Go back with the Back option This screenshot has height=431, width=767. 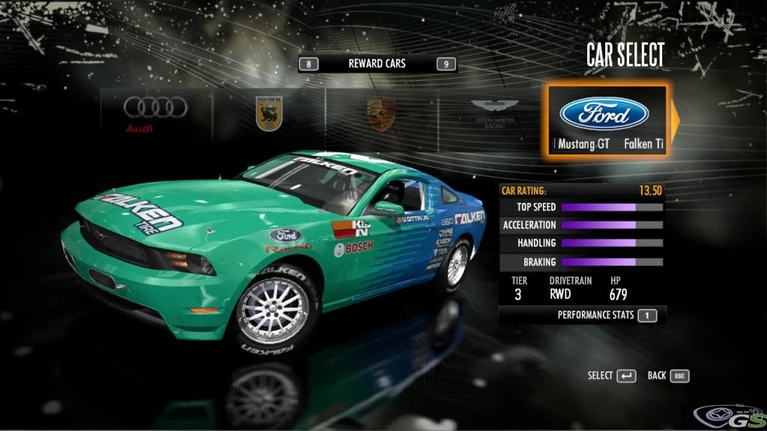(668, 376)
